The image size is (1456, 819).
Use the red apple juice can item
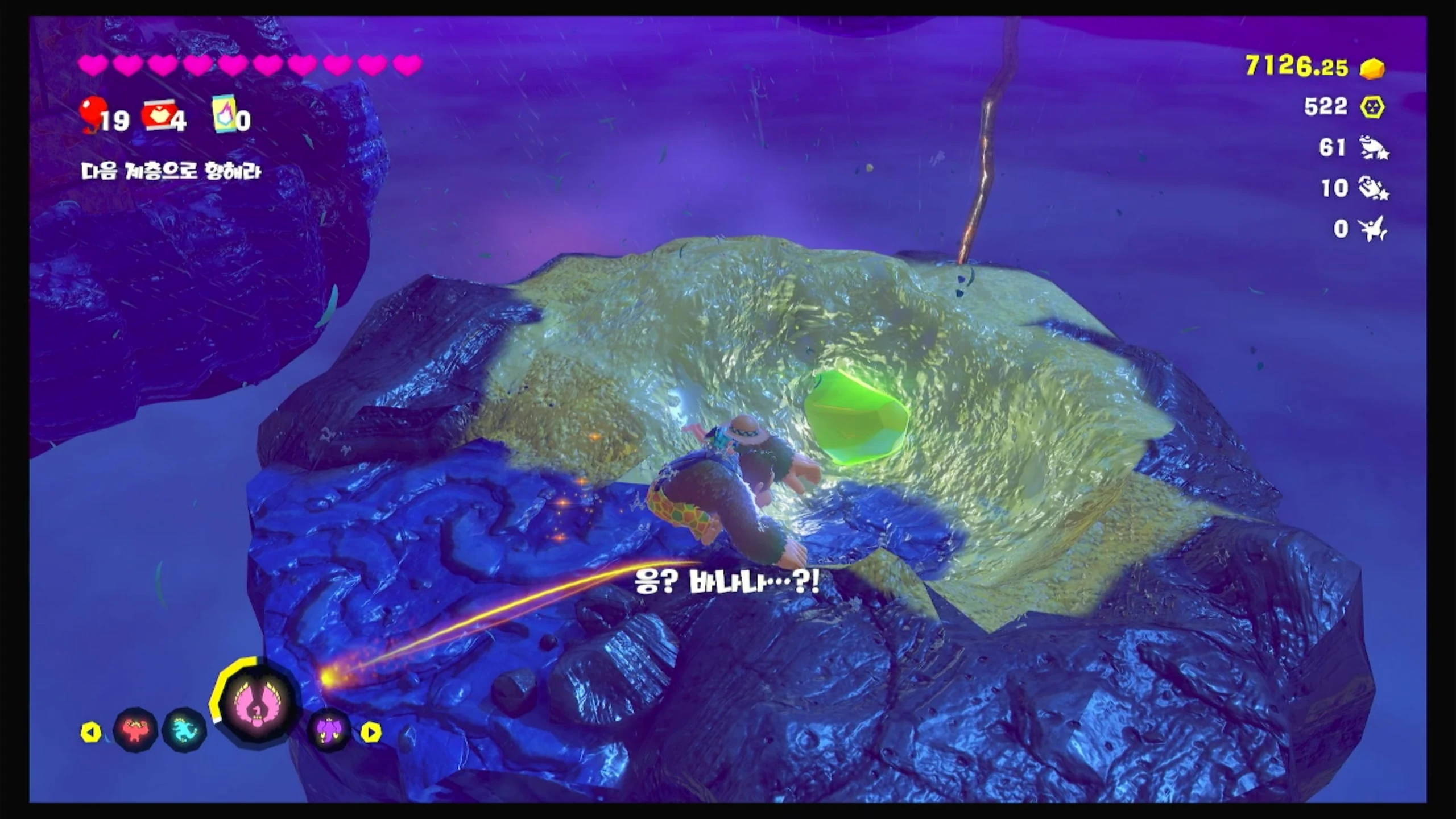pos(158,116)
